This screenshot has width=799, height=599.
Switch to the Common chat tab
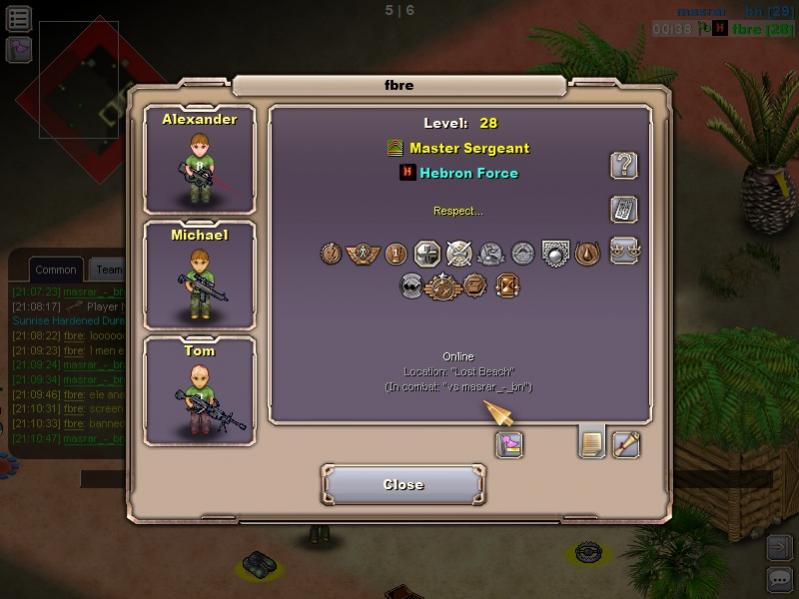(55, 269)
